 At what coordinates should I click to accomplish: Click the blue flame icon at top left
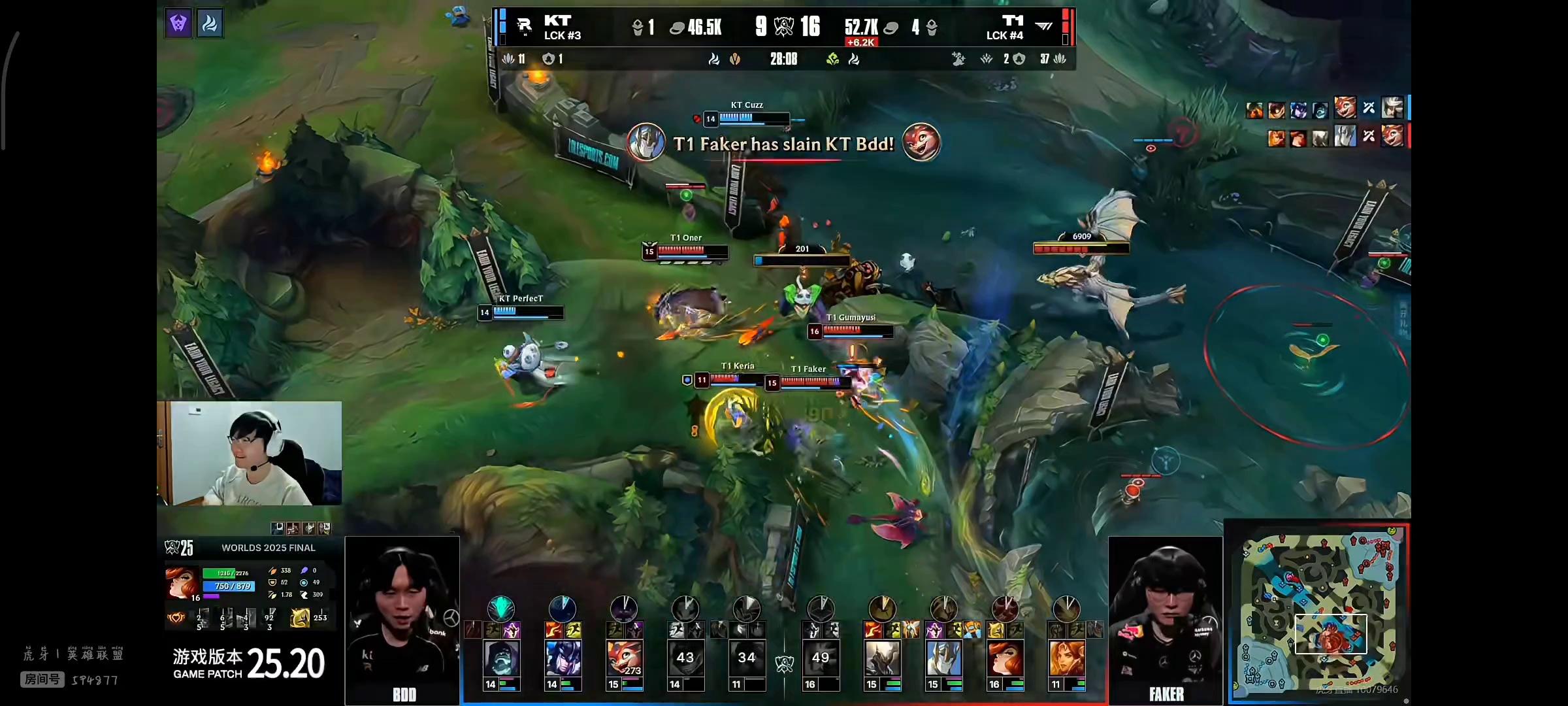(x=210, y=24)
